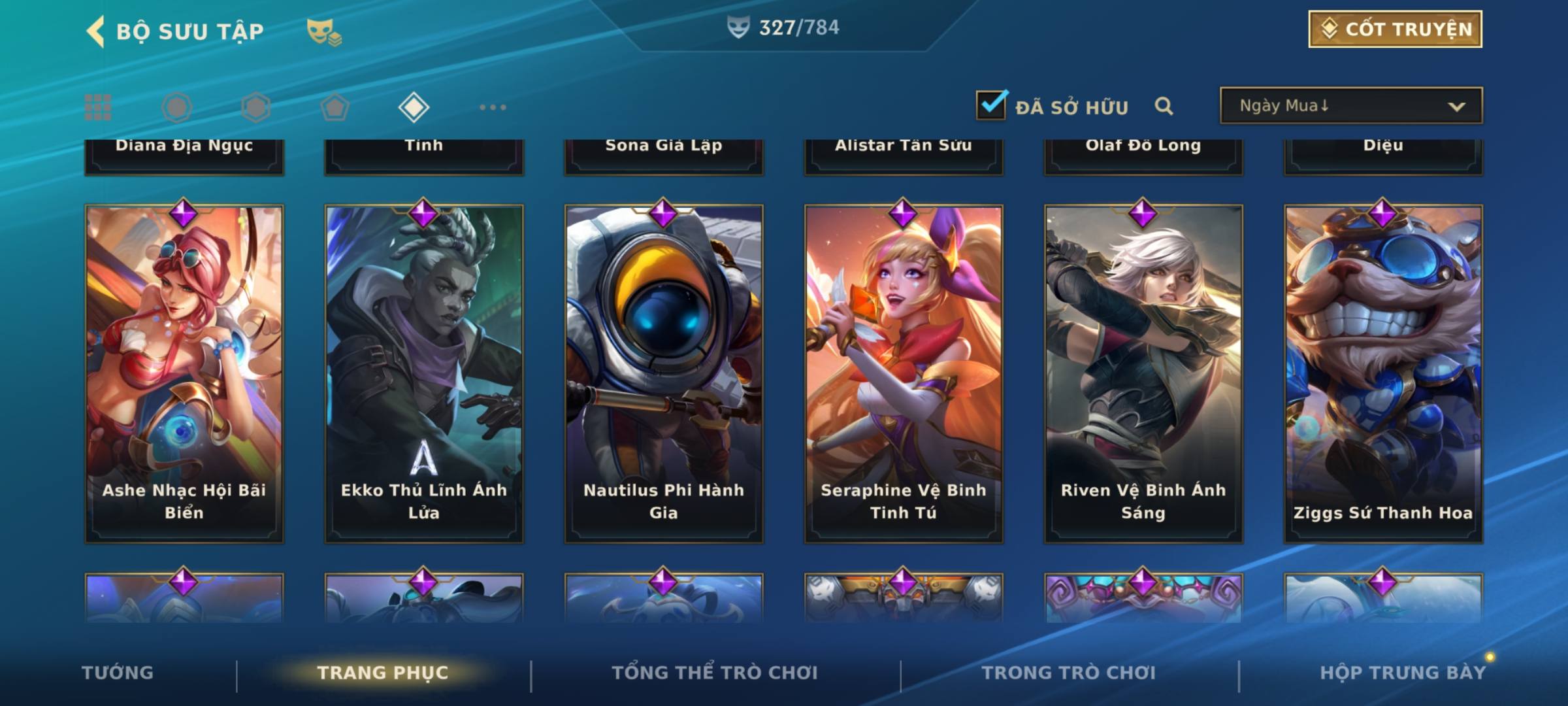Open Seraphine Vệ Binh Tinh Tú skin

tap(904, 374)
